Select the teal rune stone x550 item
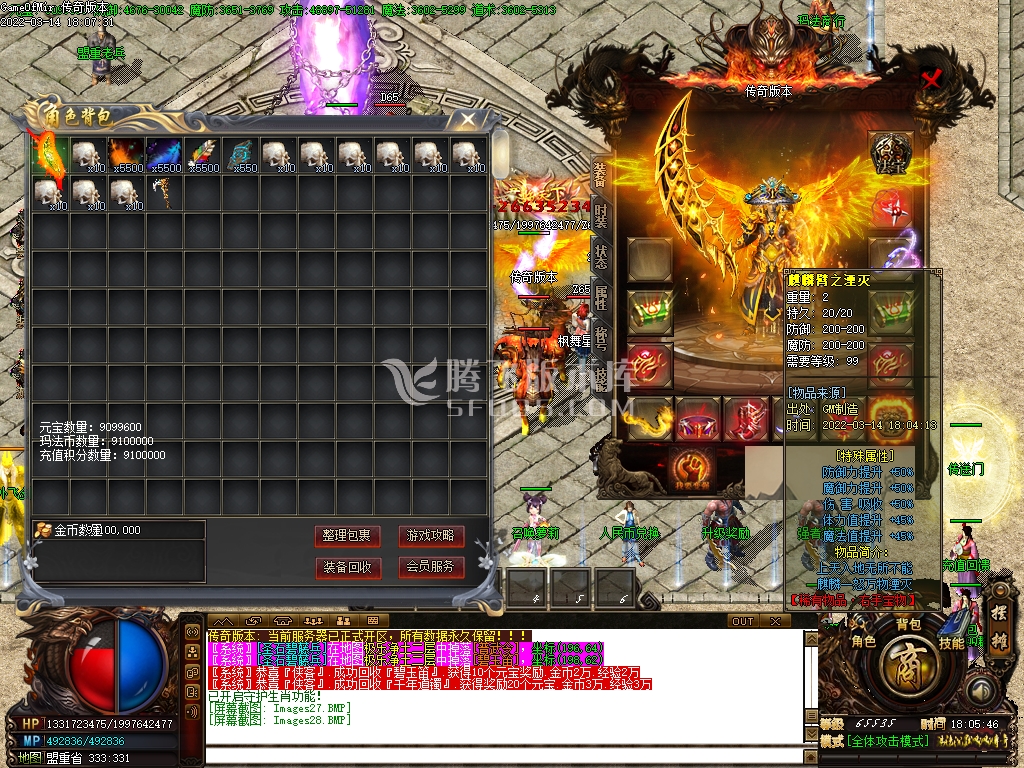 (239, 155)
